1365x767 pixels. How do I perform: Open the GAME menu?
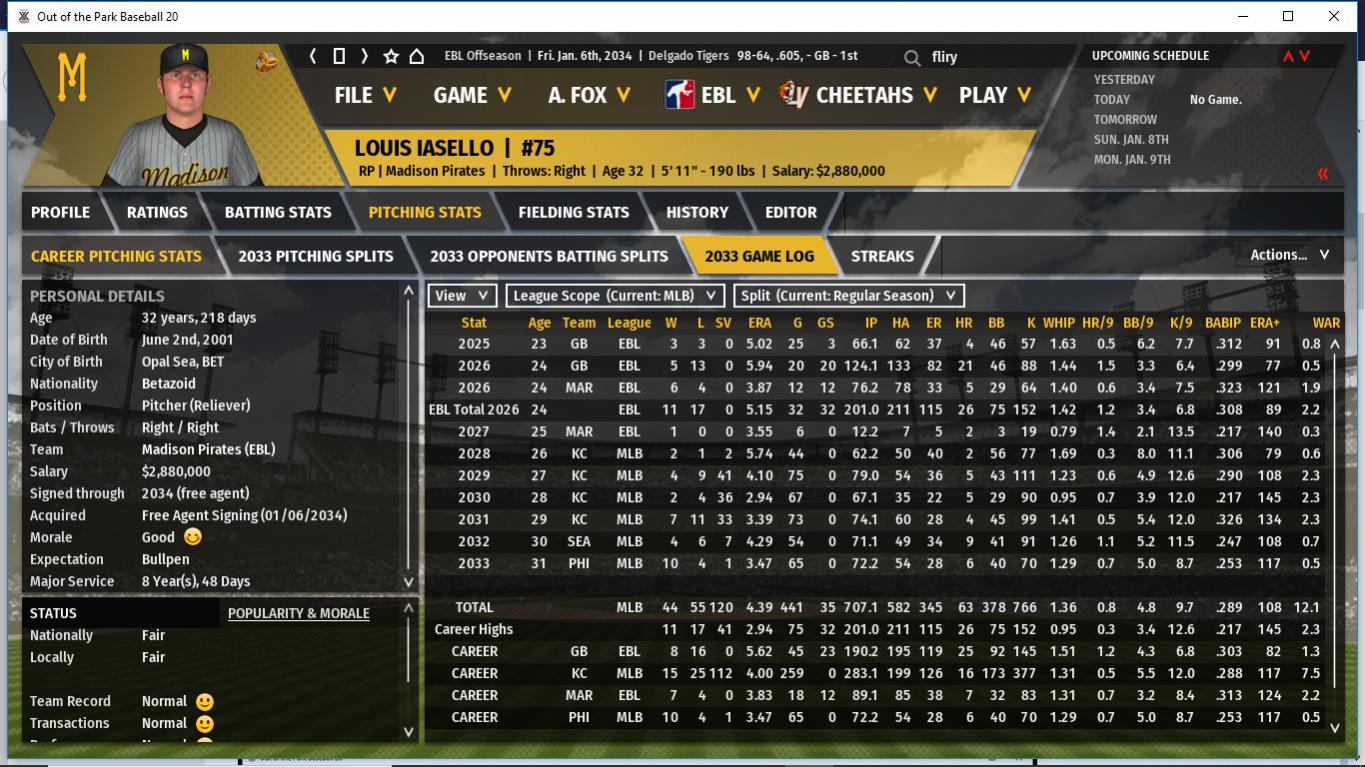click(x=472, y=95)
